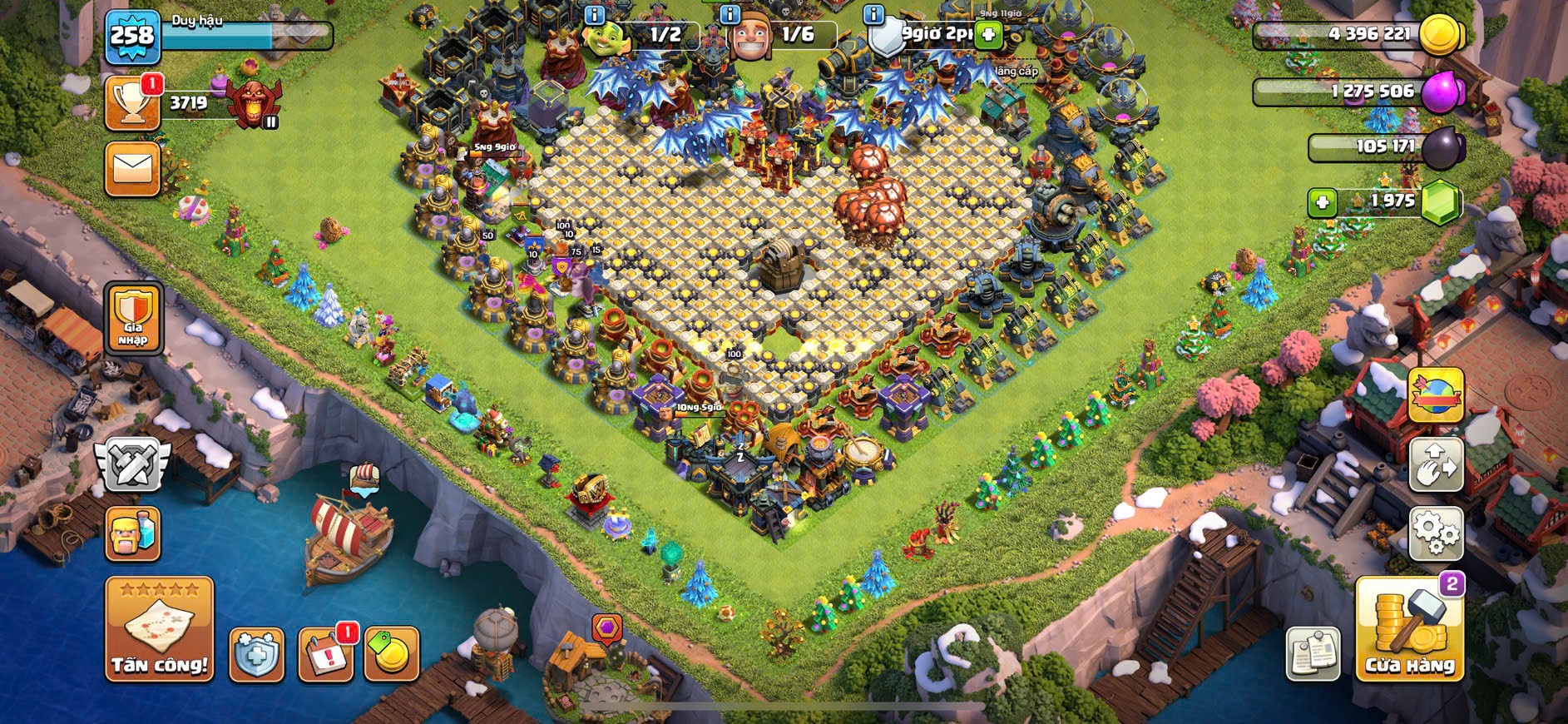Add gems with the green plus button
This screenshot has height=724, width=1568.
point(1322,202)
